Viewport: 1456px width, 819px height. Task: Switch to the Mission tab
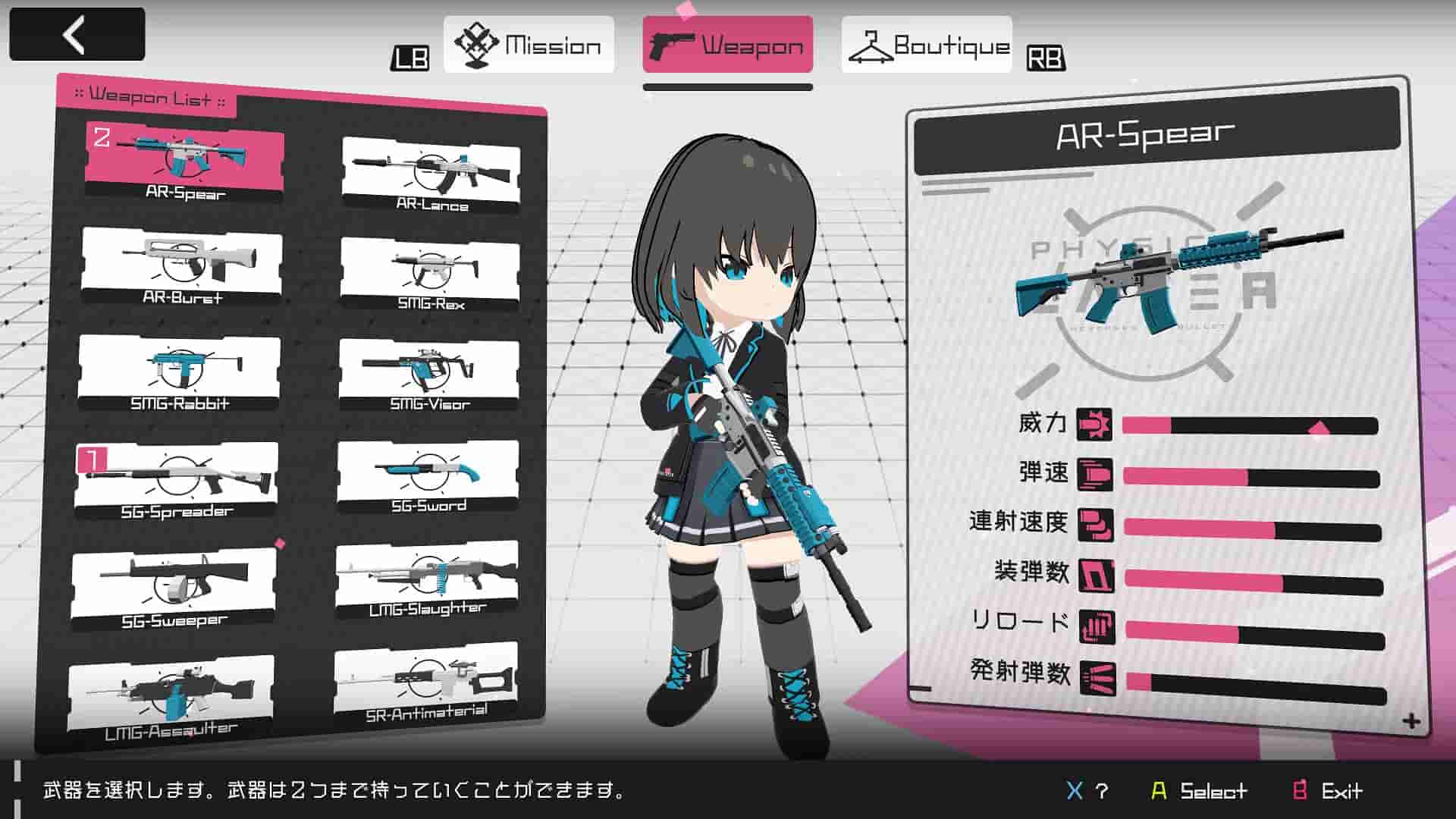click(x=529, y=45)
